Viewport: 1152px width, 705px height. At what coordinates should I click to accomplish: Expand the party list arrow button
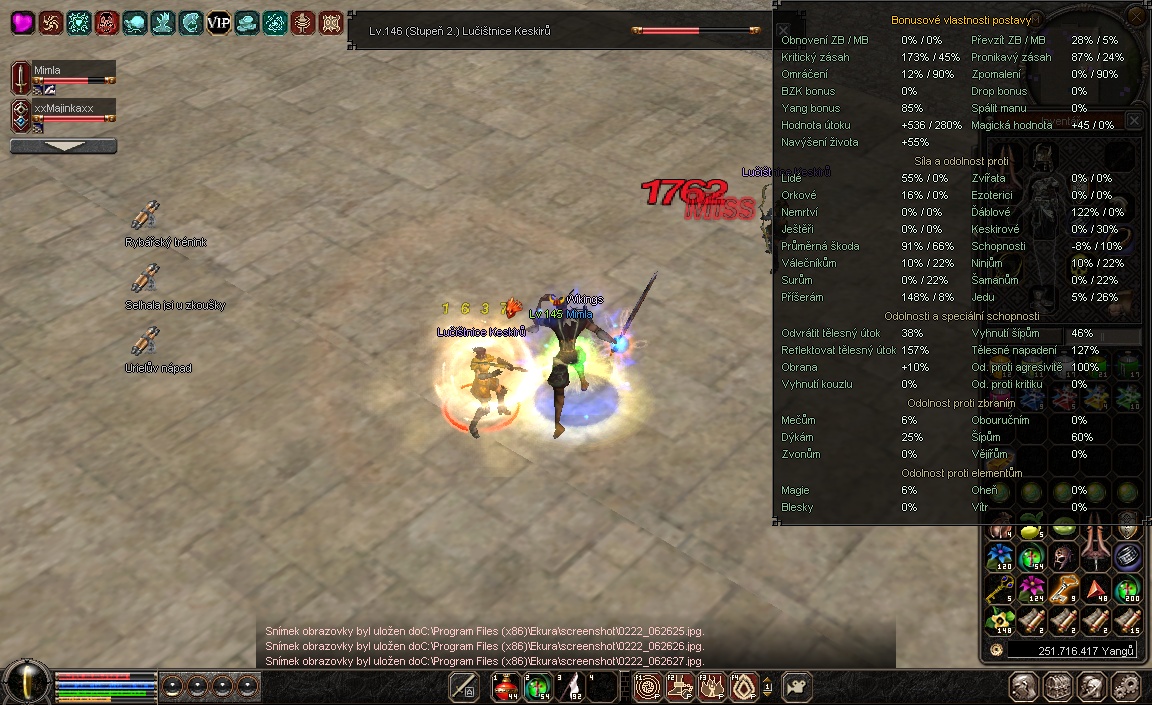(63, 146)
